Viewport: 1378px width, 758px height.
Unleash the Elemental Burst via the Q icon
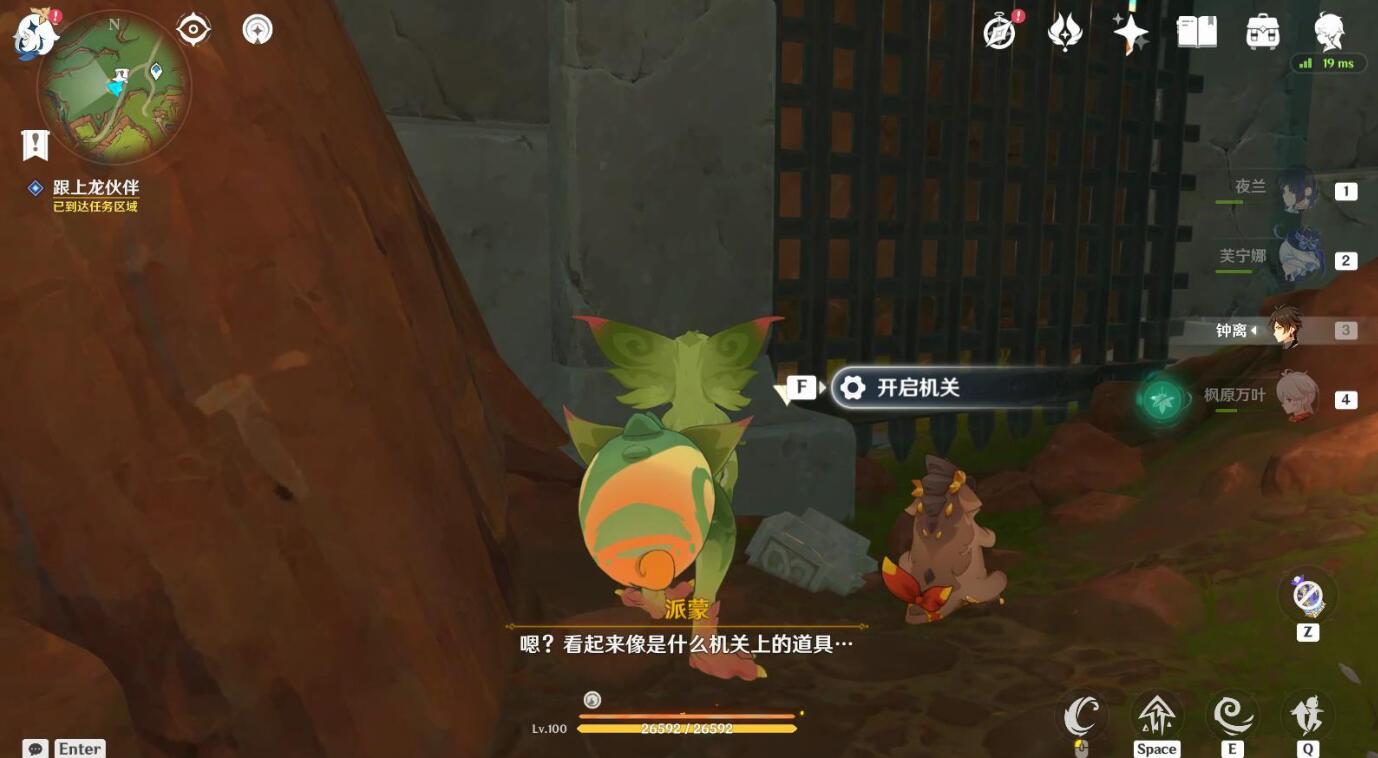tap(1308, 715)
